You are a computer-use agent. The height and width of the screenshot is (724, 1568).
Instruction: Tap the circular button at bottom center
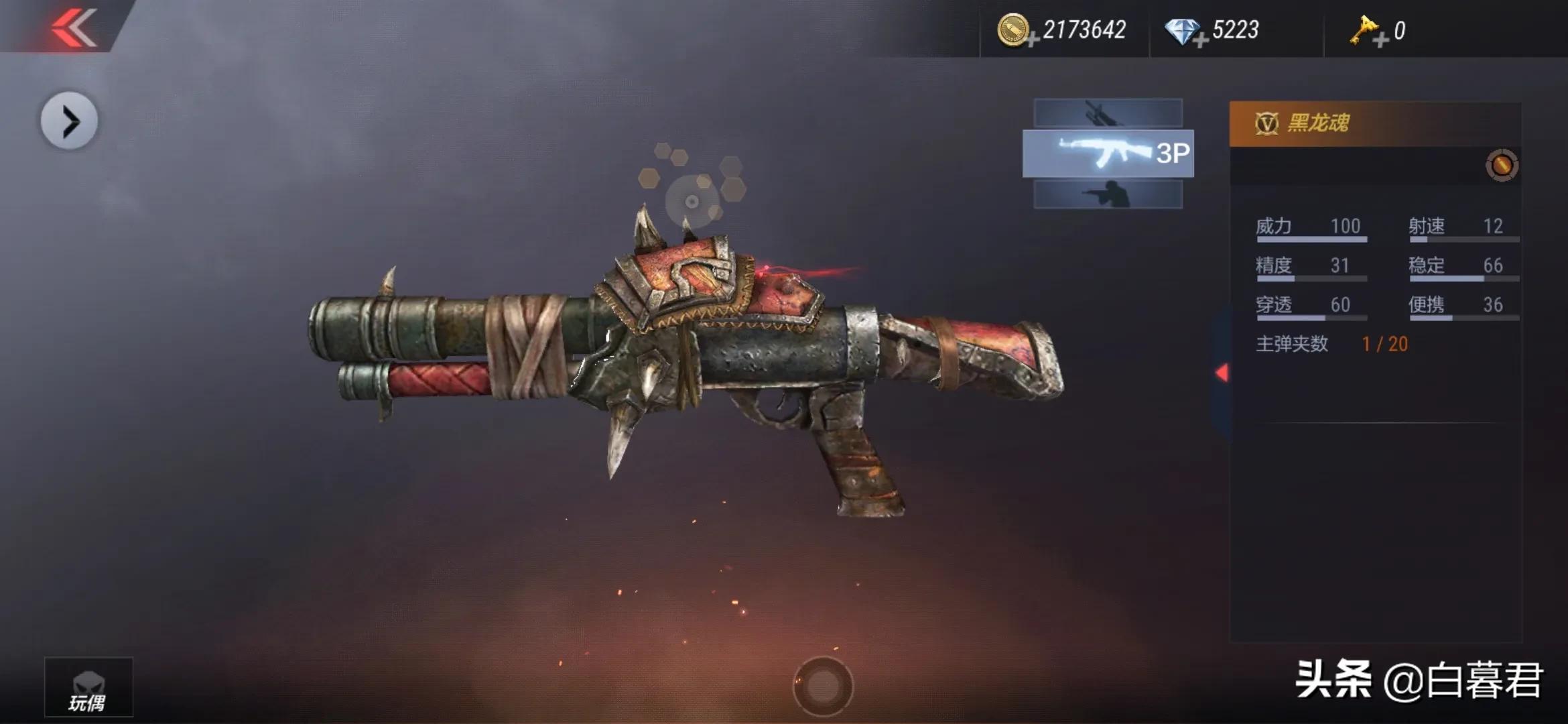click(x=823, y=686)
